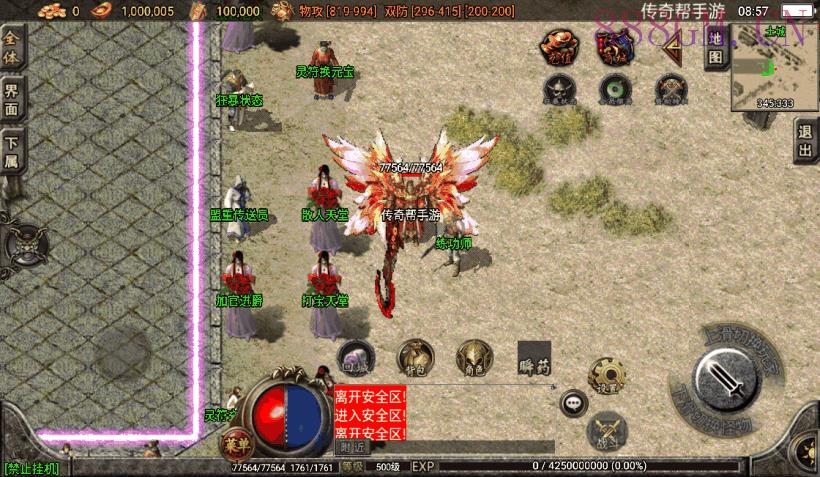Open the purple treasure hunt icon
The width and height of the screenshot is (820, 477).
[612, 48]
